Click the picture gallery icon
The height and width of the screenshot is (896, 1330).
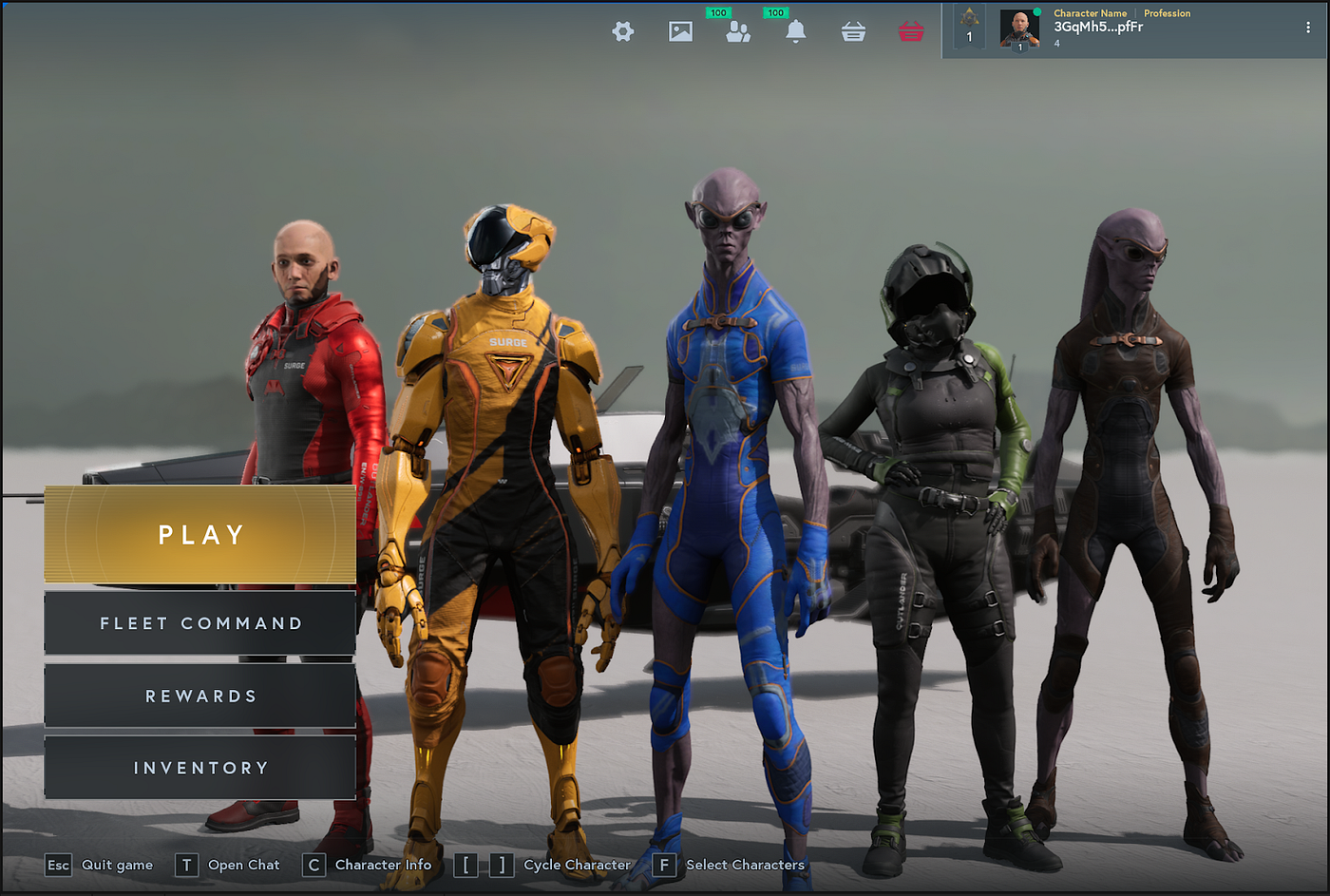[x=680, y=31]
